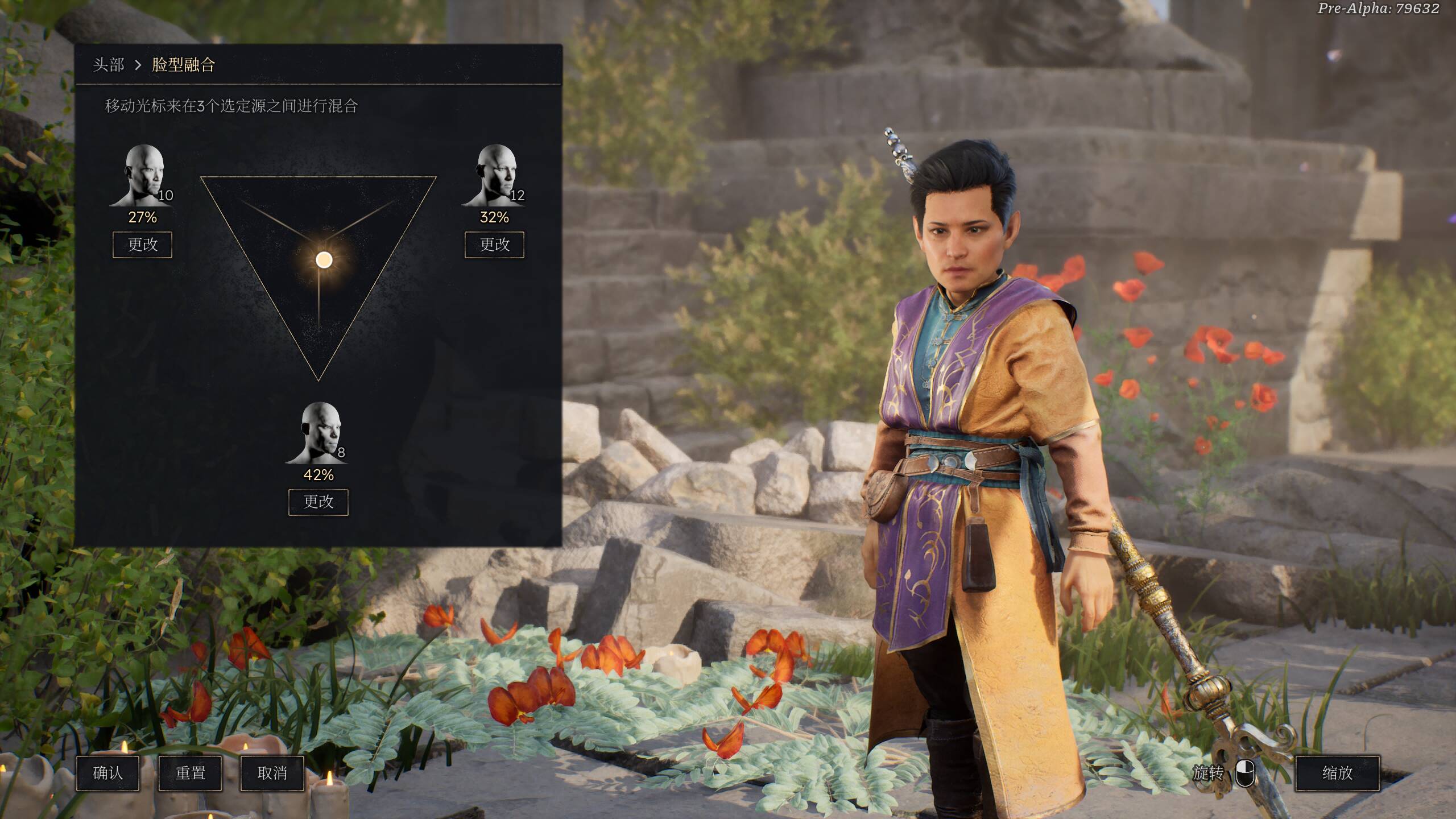Click the 缩放 zoom button
Screen dimensions: 1456x819
click(1337, 773)
